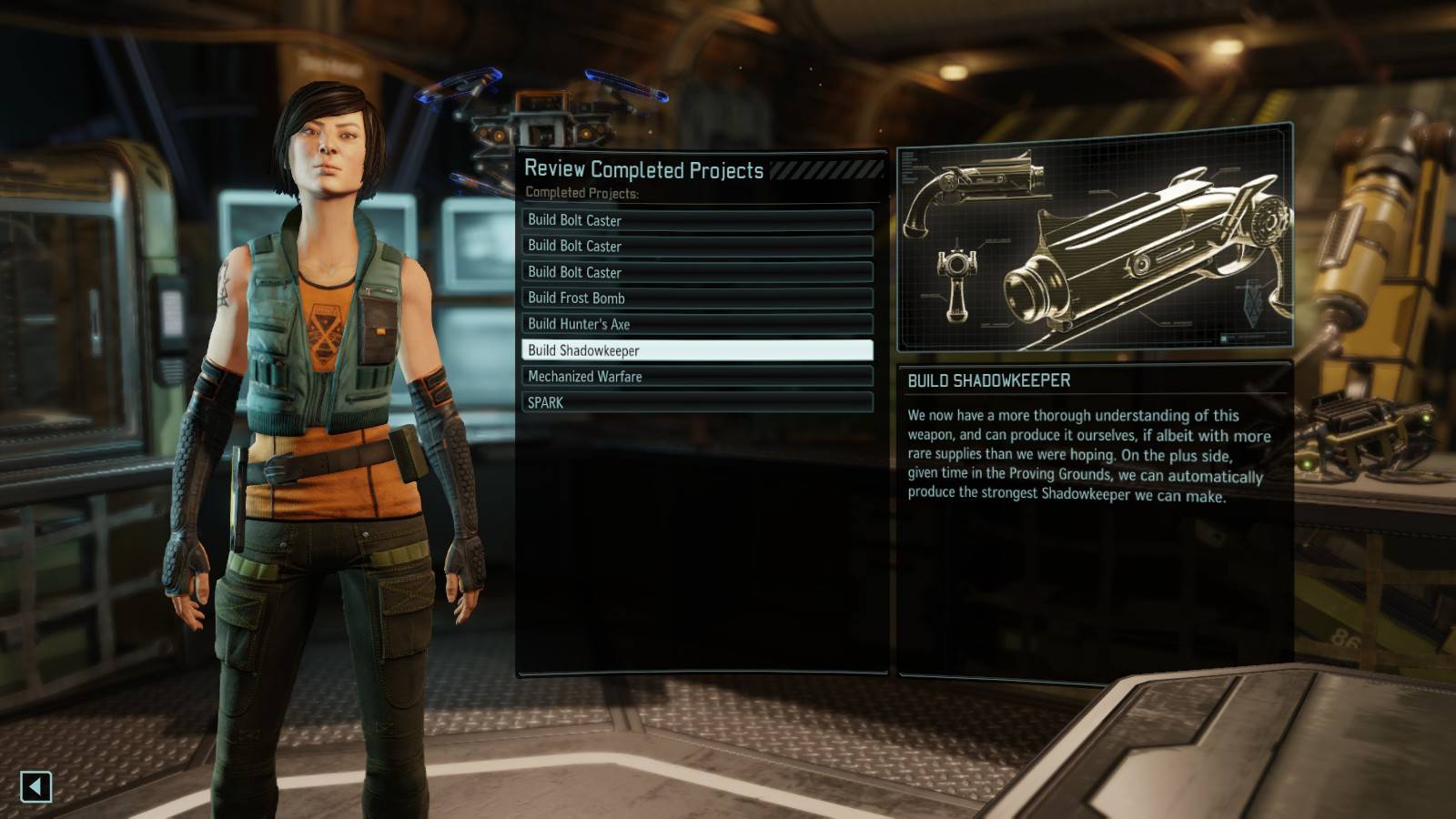This screenshot has height=819, width=1456.
Task: Choose the Build Hunter's Axe entry
Action: 697,324
